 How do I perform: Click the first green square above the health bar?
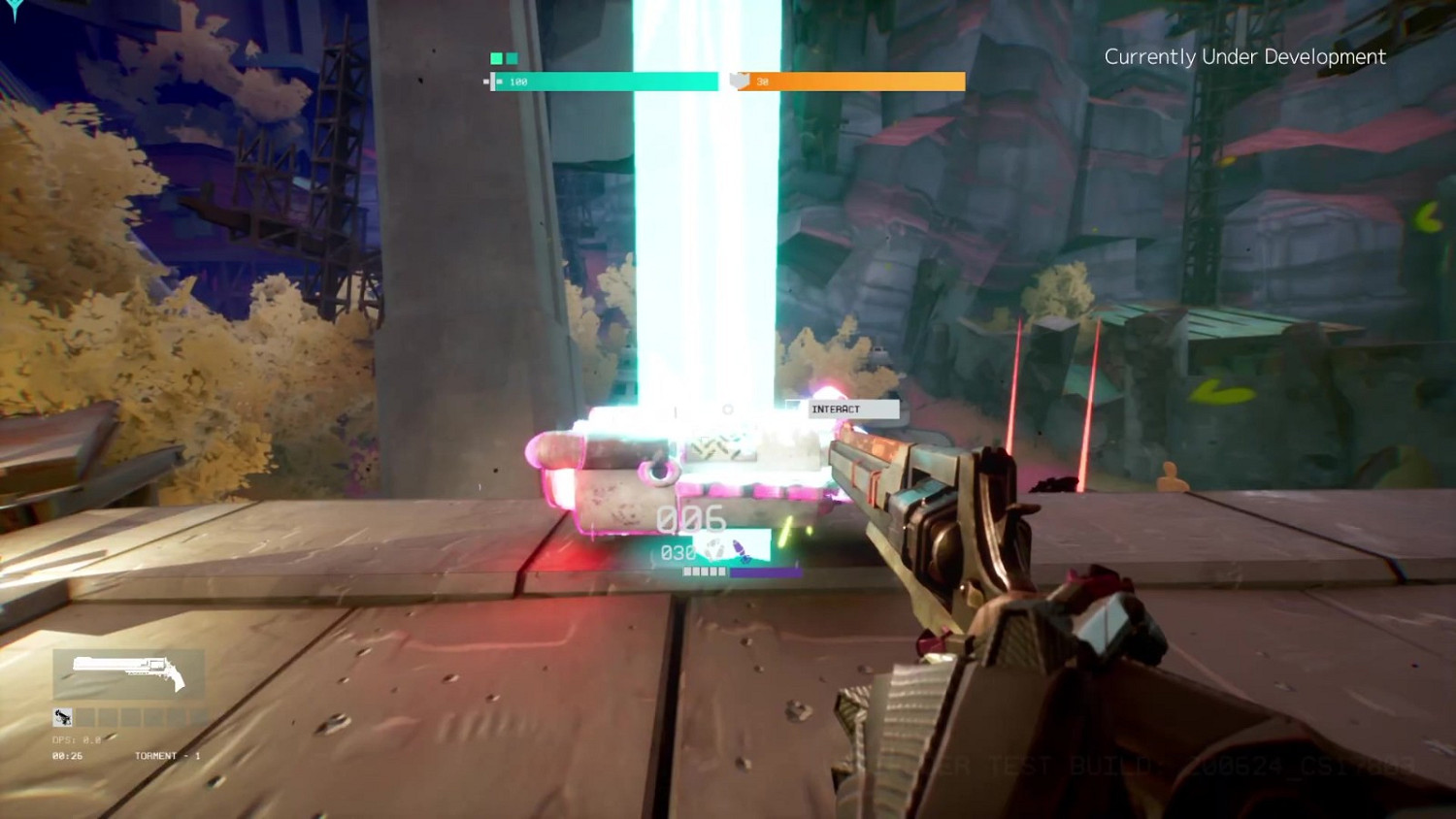pyautogui.click(x=495, y=57)
